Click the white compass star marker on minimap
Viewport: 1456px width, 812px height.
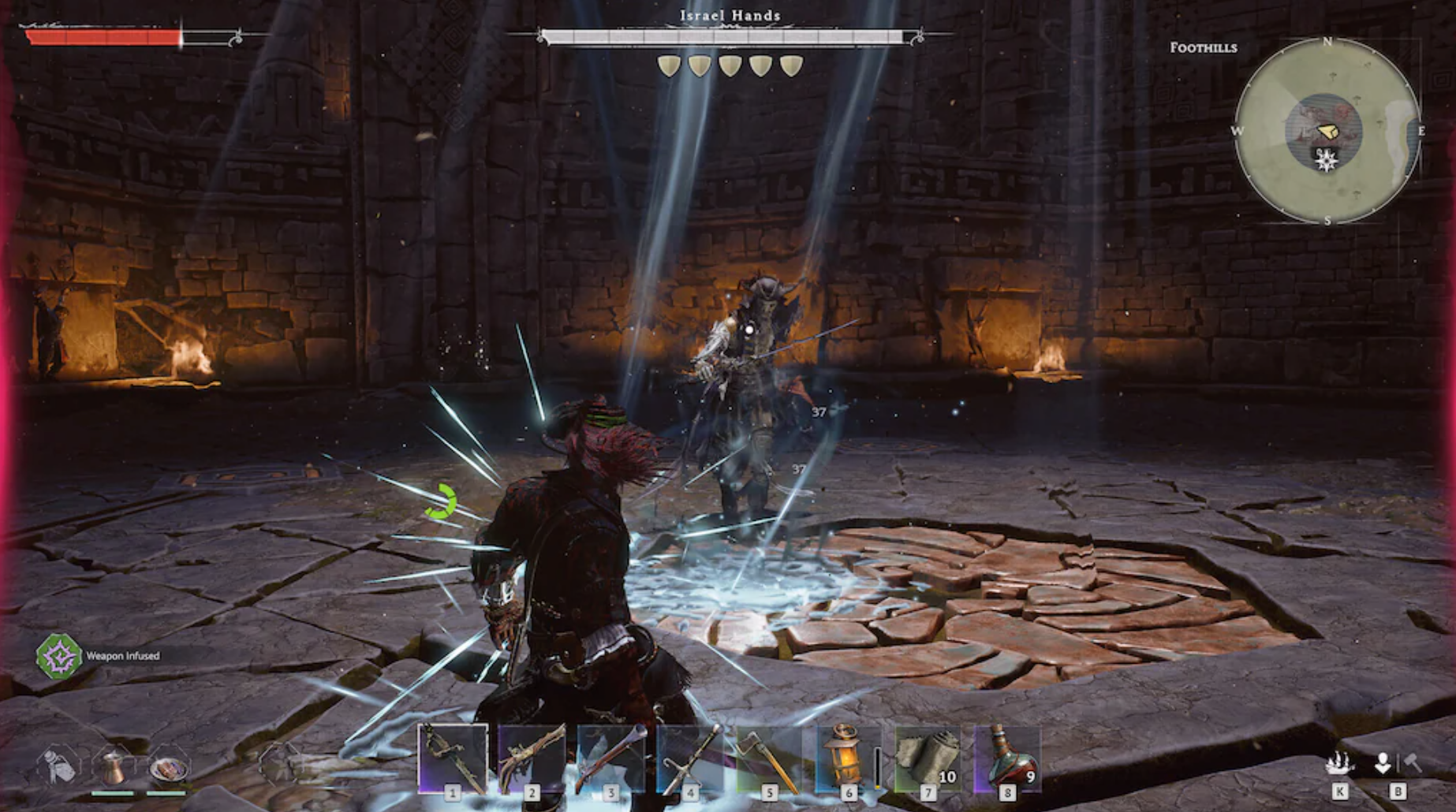(1327, 162)
